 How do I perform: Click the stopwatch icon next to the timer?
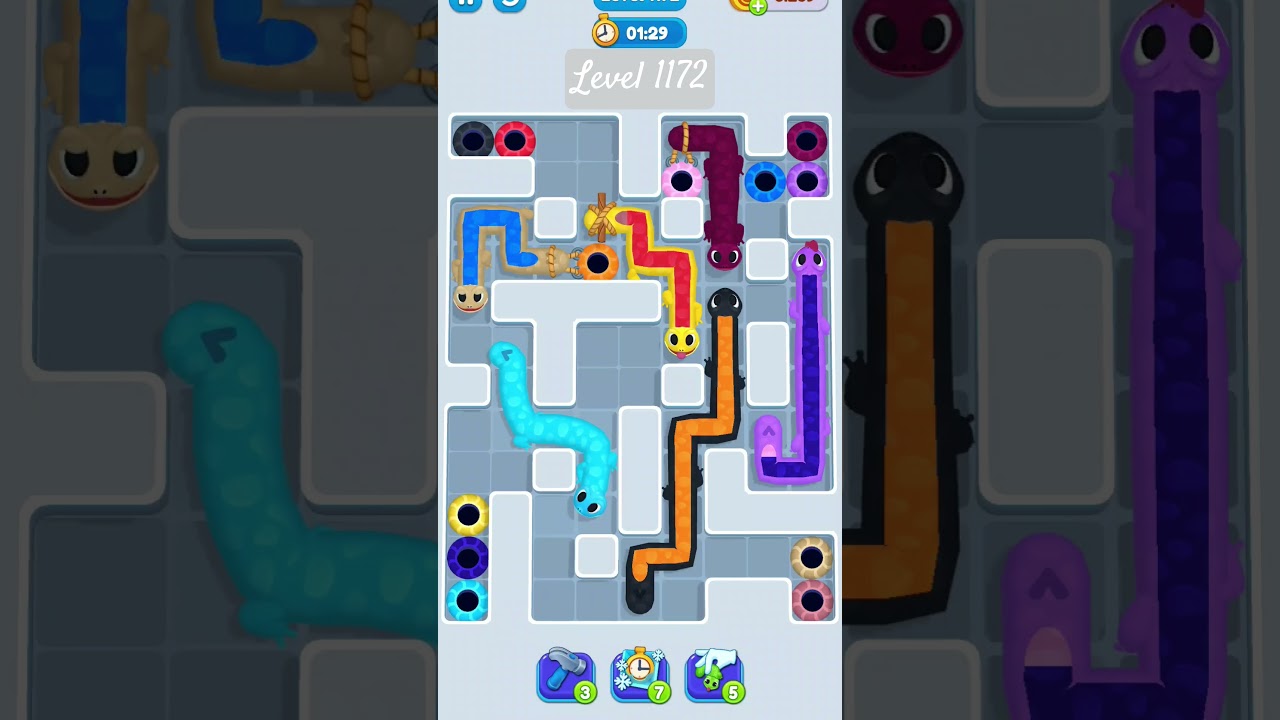[x=607, y=32]
